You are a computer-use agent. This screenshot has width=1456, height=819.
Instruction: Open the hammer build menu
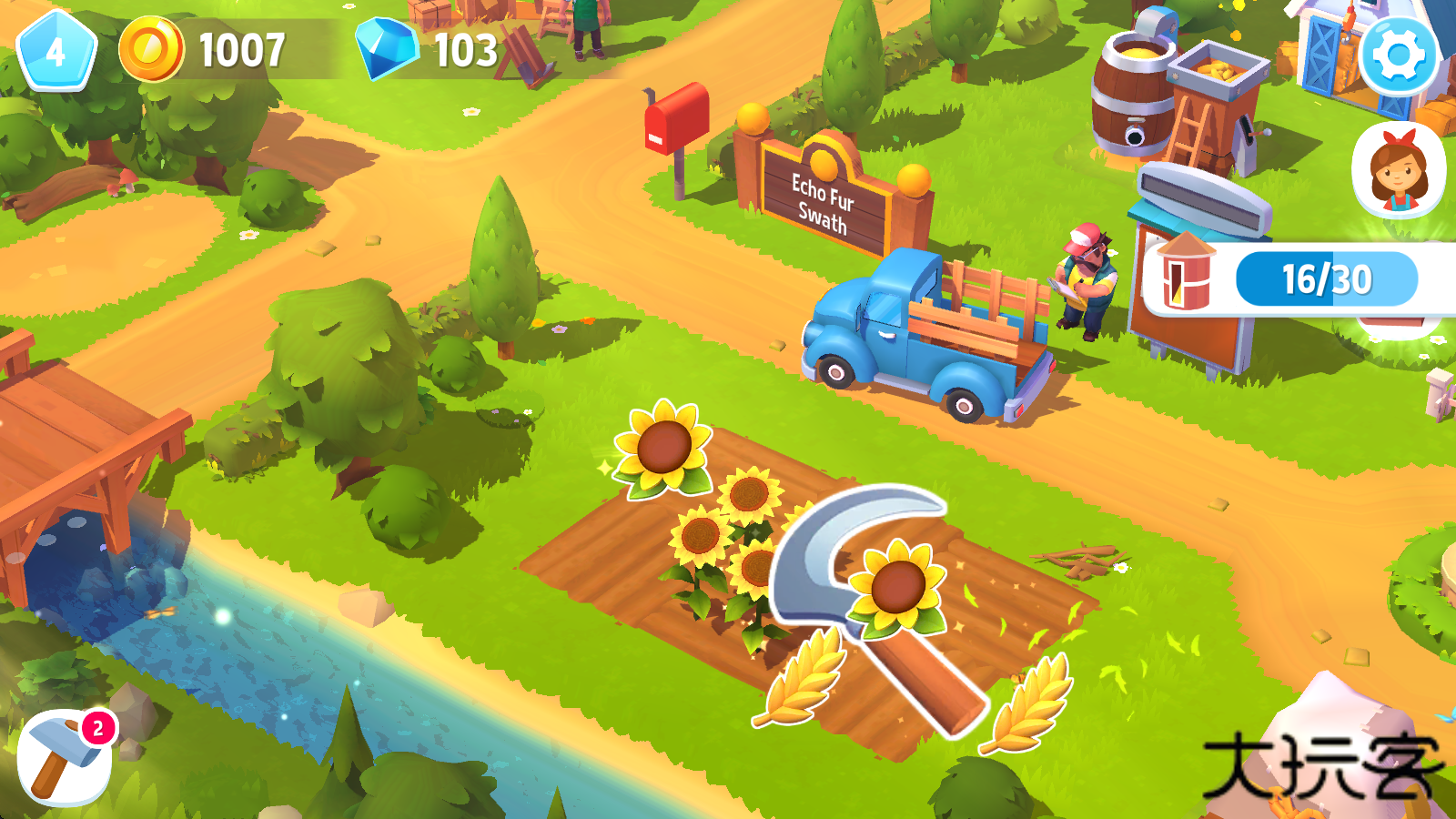(64, 757)
